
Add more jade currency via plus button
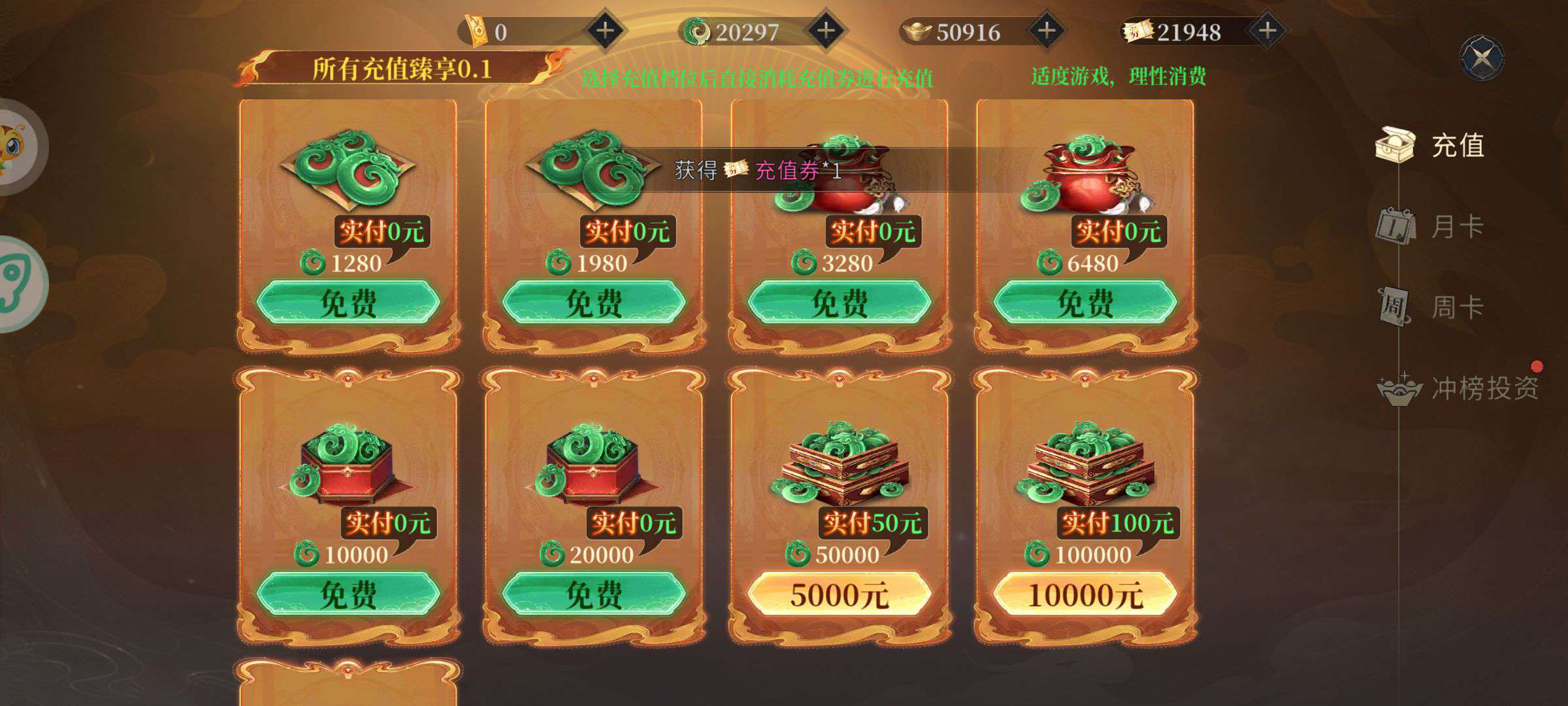pos(826,31)
